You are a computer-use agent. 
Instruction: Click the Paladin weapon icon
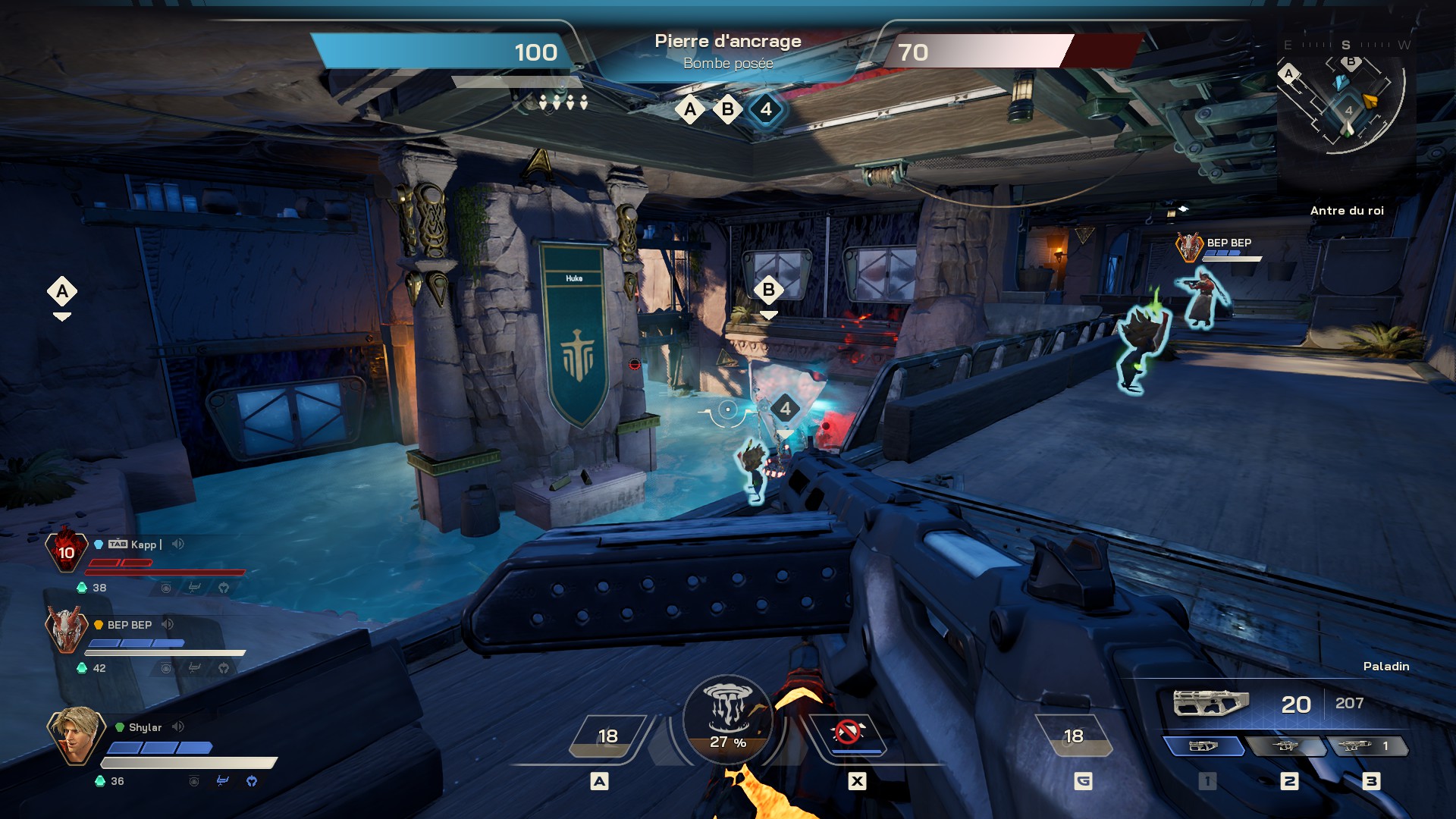point(1210,703)
